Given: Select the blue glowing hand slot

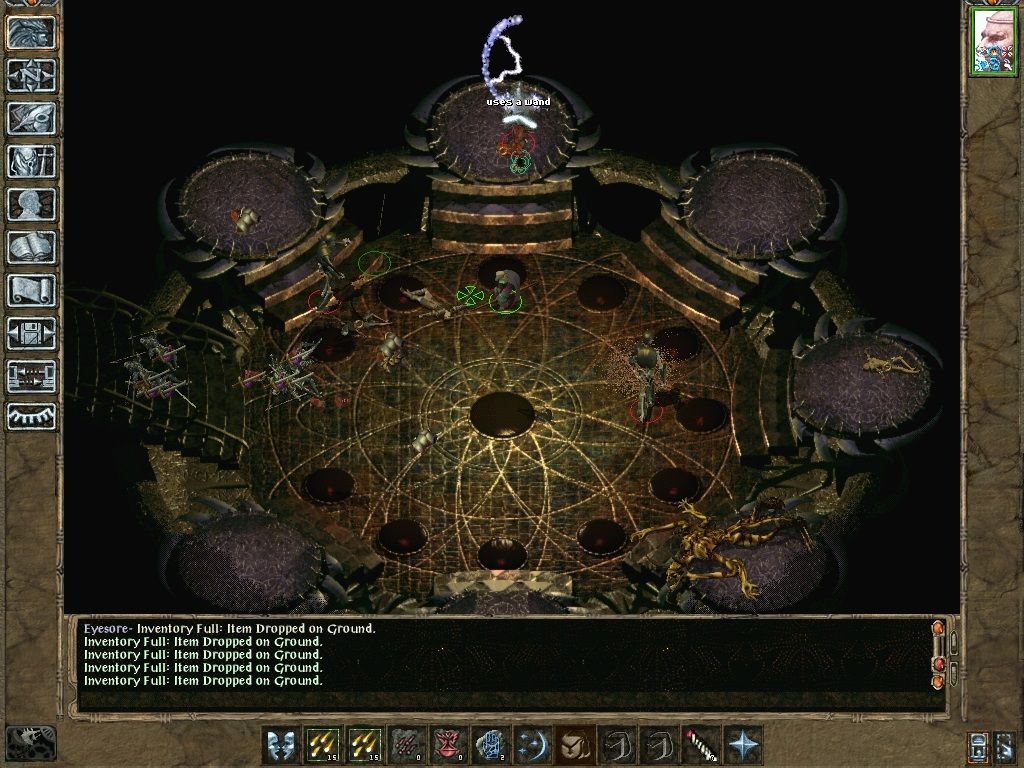Looking at the screenshot, I should pos(491,745).
